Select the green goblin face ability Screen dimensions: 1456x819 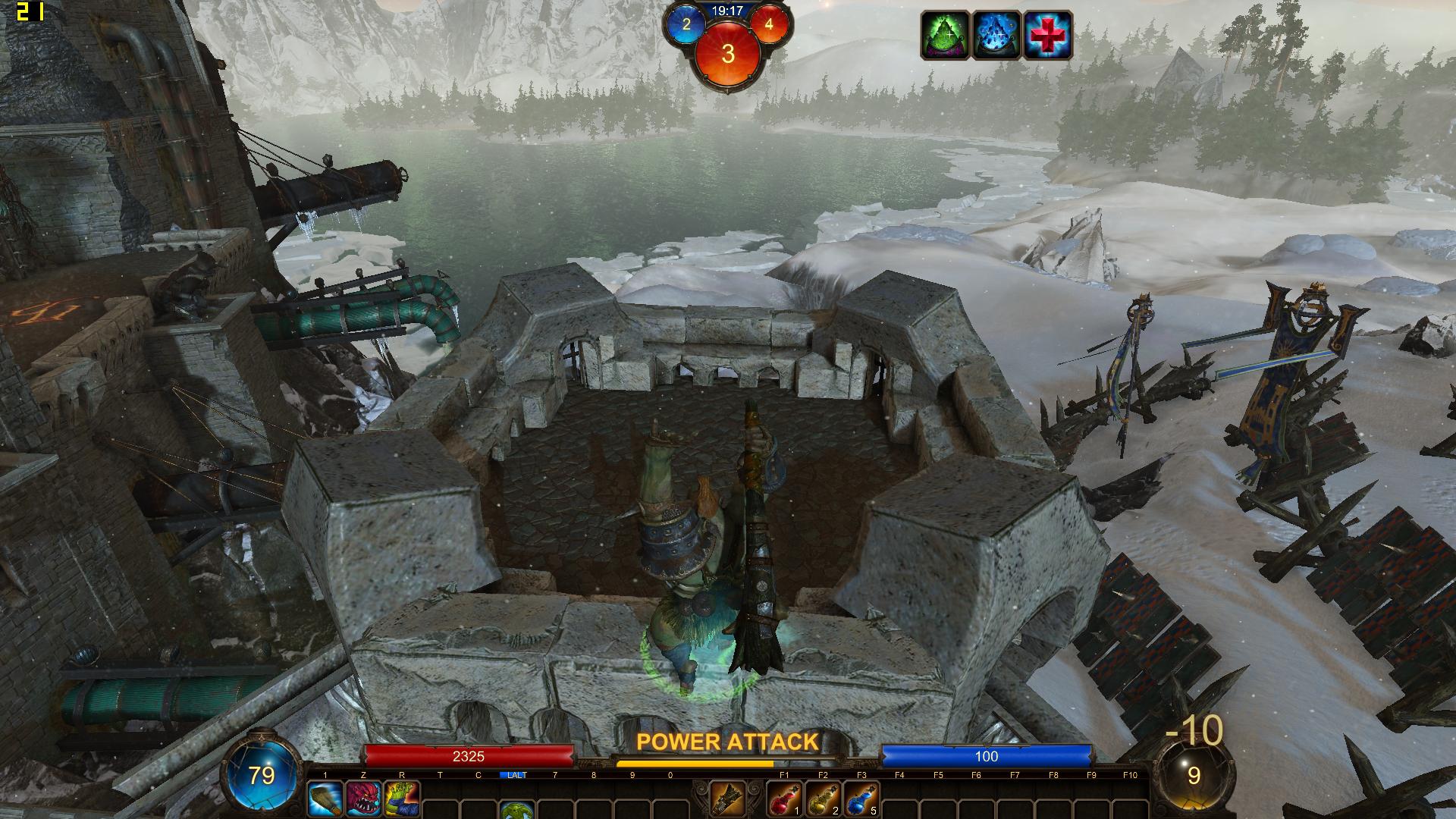click(x=516, y=810)
